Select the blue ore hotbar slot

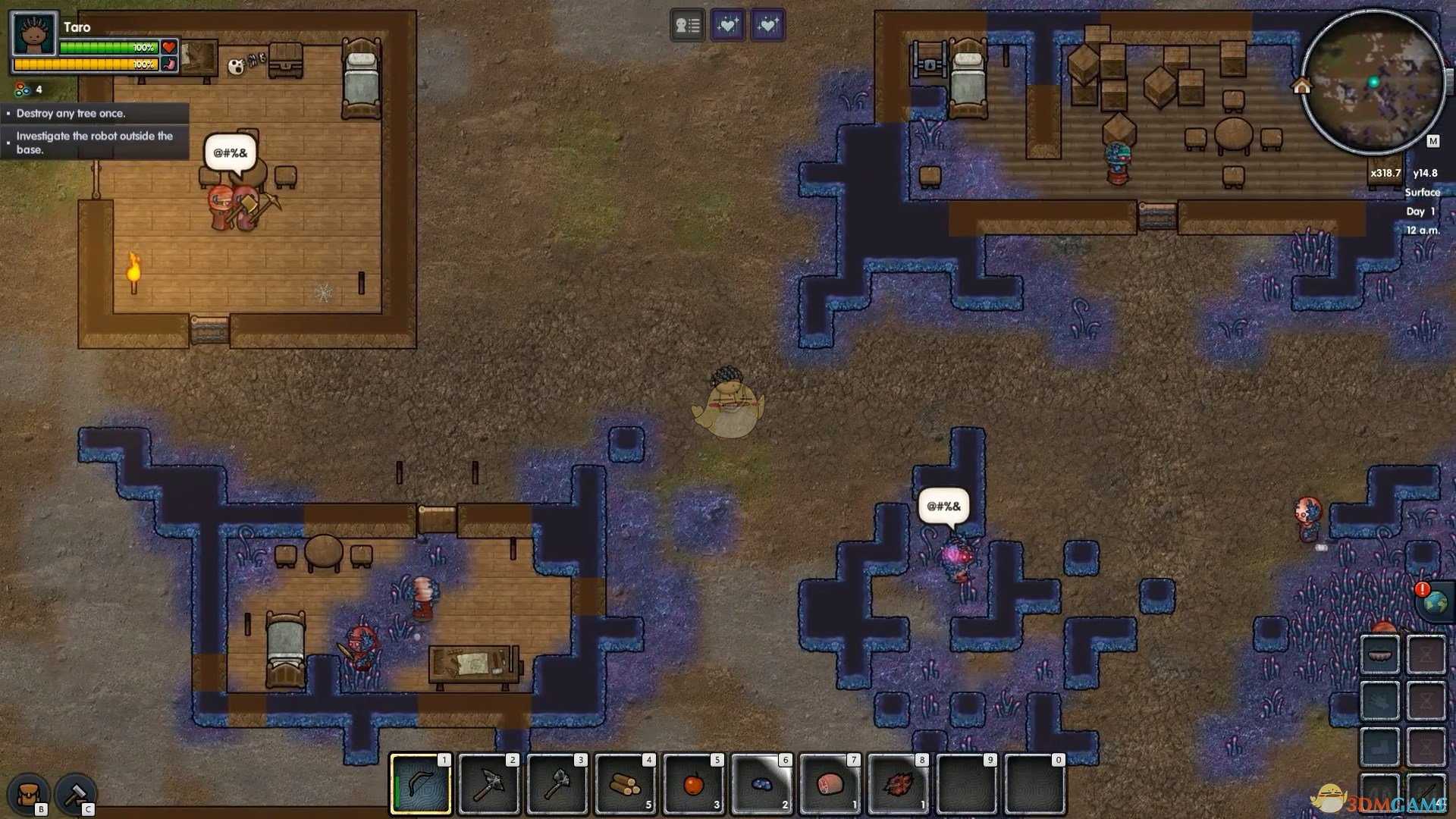pos(762,785)
